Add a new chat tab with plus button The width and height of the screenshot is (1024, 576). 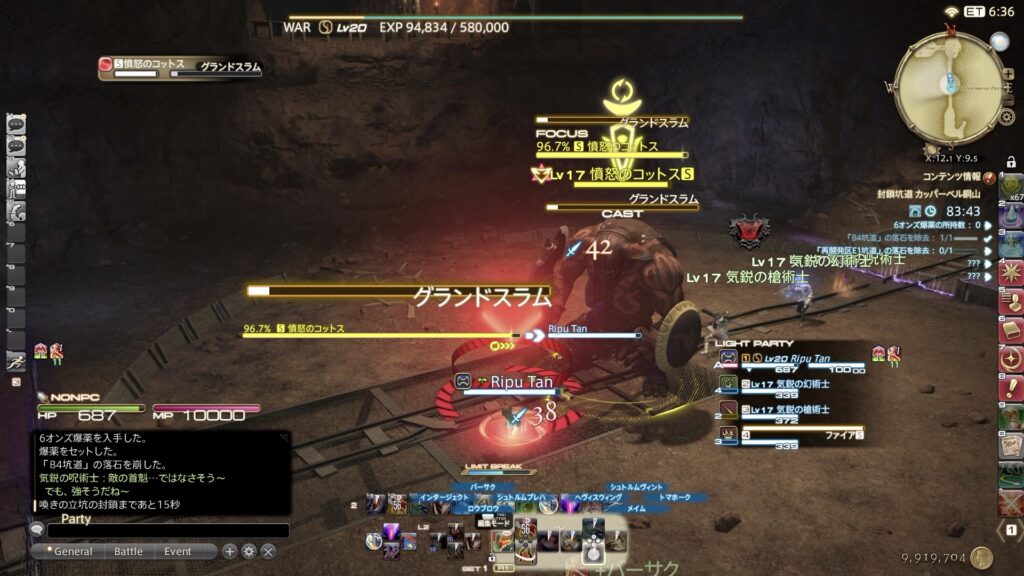pos(229,551)
